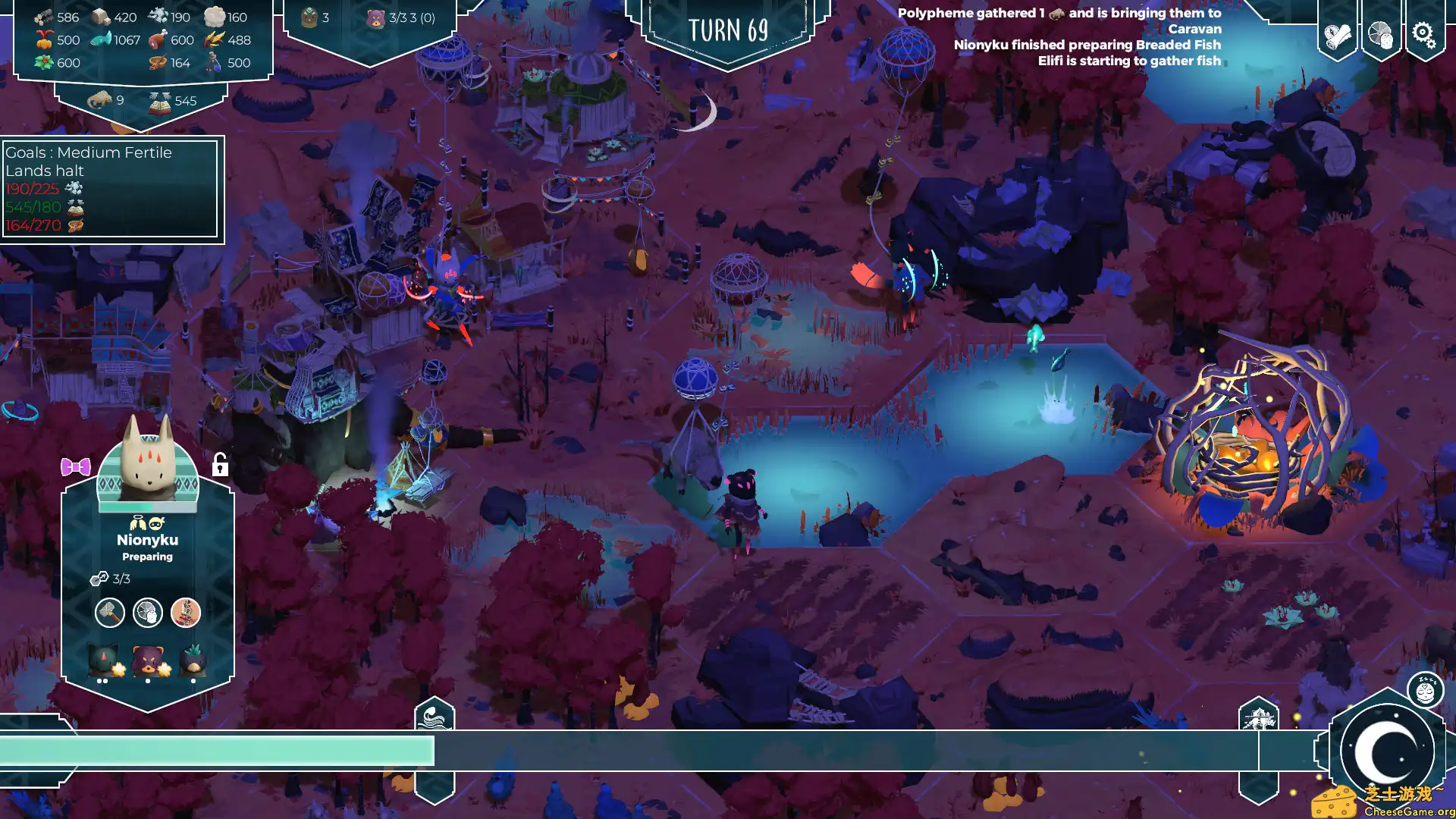Open the map and compass journal

click(x=1337, y=35)
